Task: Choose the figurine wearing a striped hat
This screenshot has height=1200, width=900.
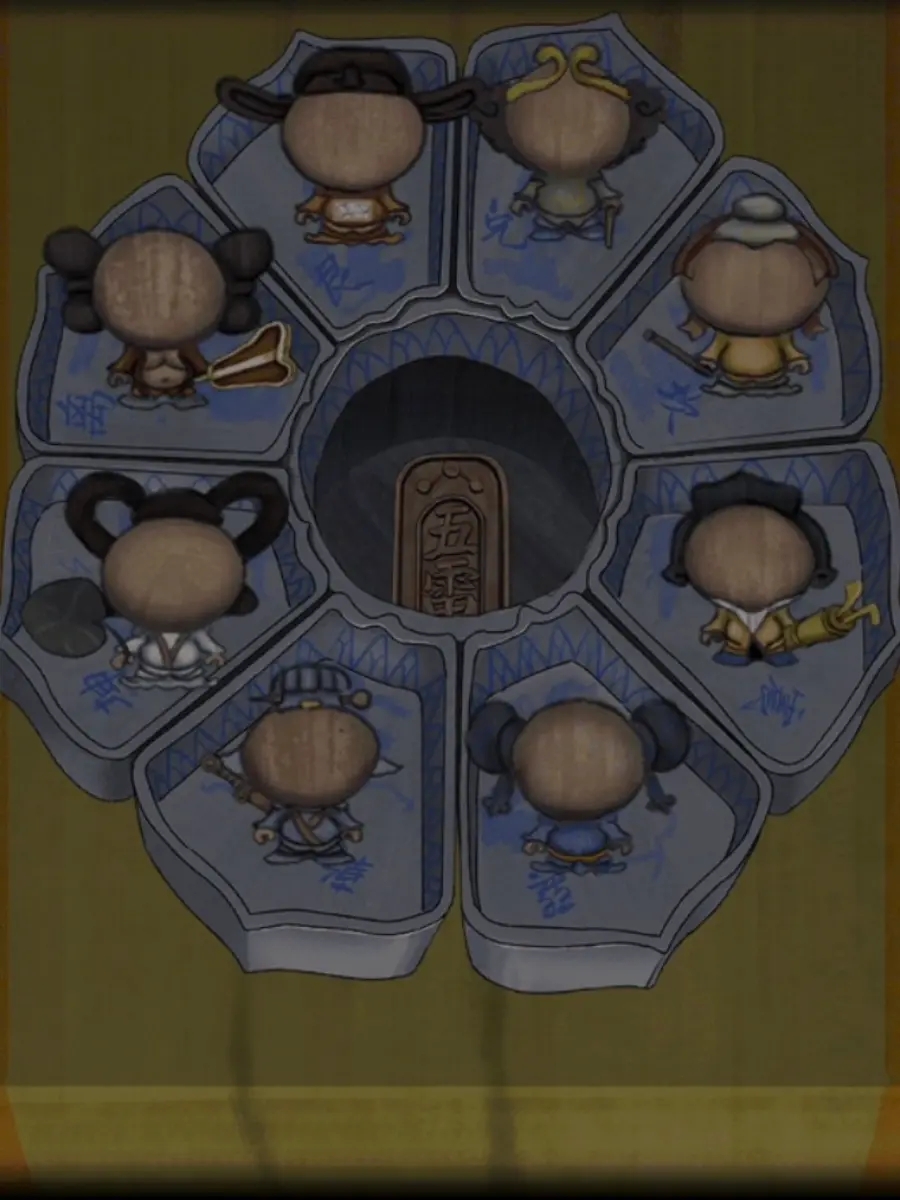Action: (309, 770)
